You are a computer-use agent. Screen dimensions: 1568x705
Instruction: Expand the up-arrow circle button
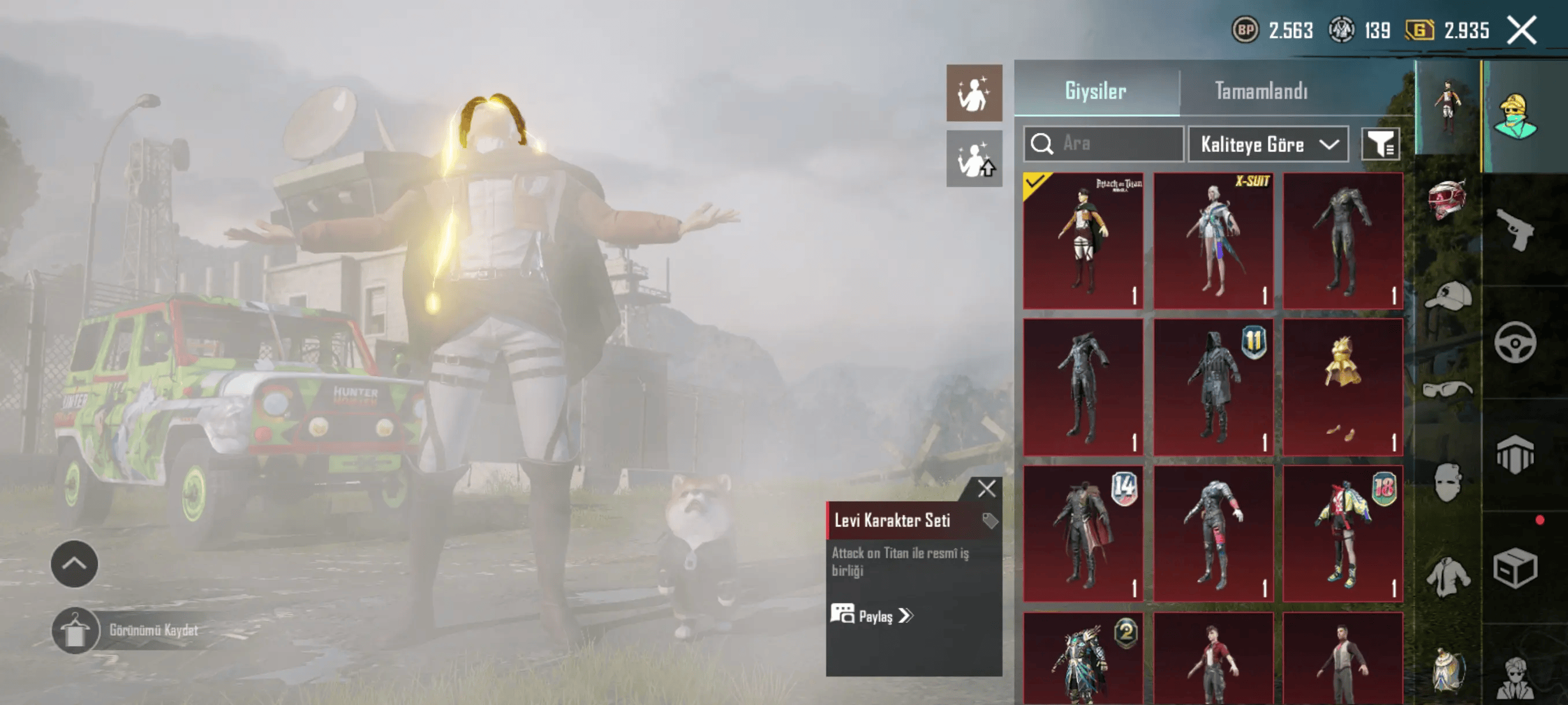tap(74, 564)
